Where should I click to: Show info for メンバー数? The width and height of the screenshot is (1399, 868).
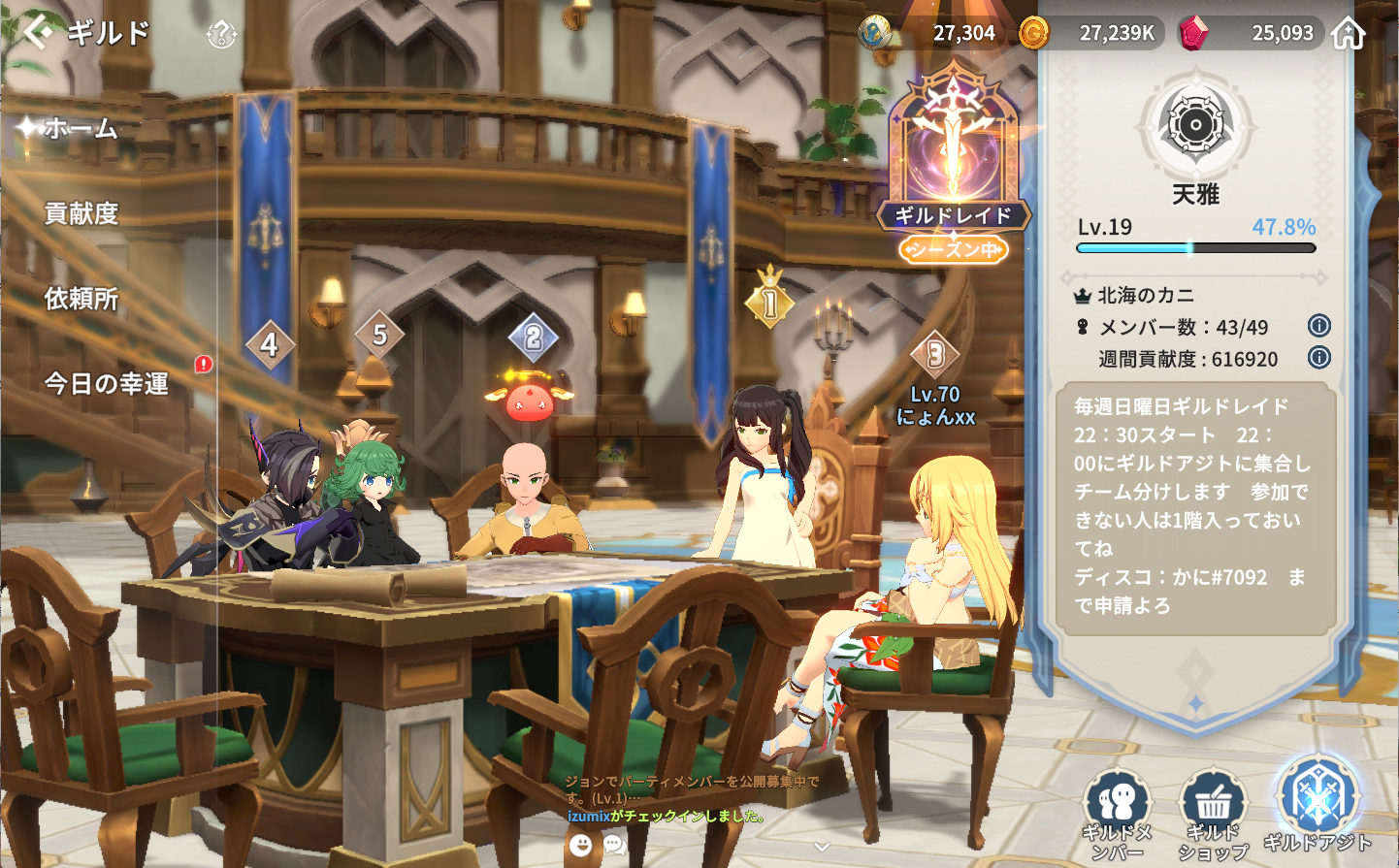click(x=1318, y=326)
